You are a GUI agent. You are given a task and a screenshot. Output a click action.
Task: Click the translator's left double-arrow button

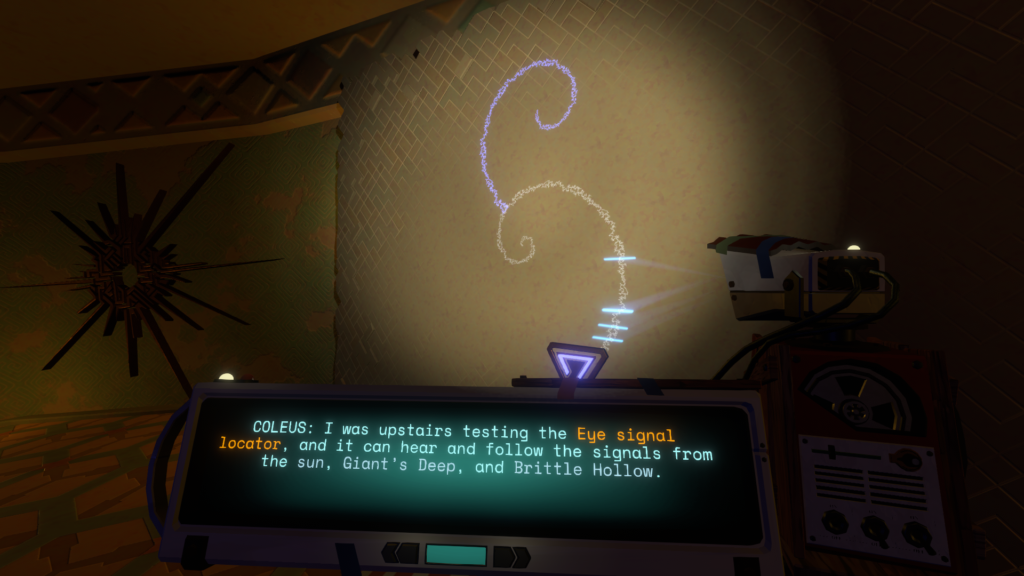(402, 554)
